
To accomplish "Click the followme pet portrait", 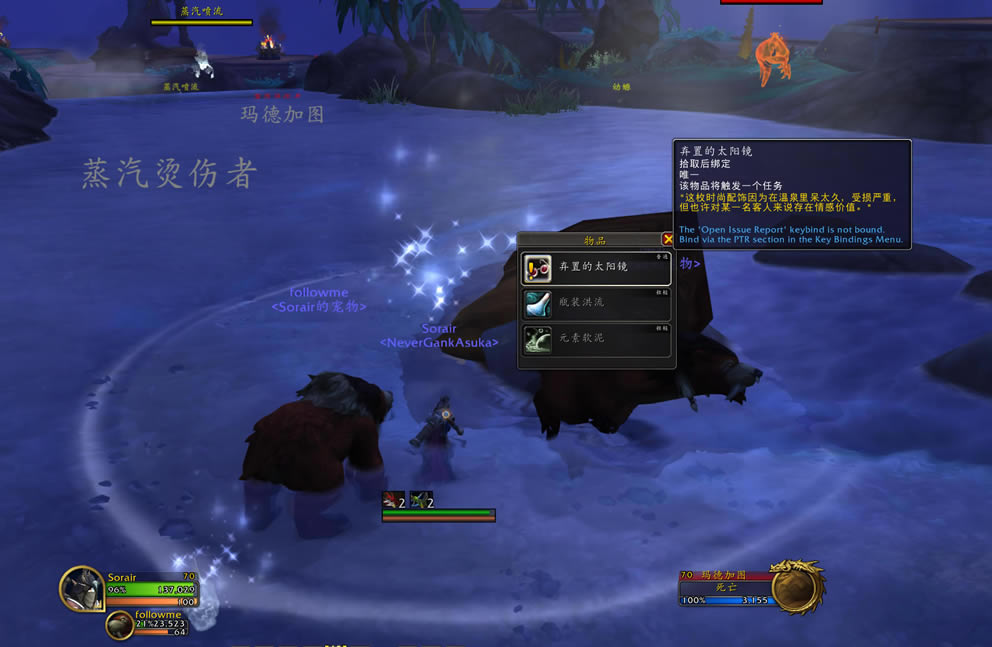I will (120, 626).
